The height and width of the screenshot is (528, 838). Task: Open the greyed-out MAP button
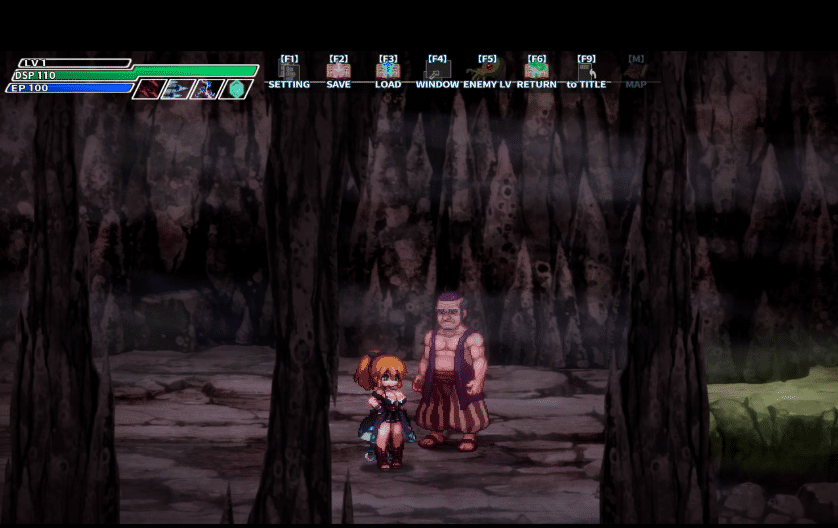636,72
